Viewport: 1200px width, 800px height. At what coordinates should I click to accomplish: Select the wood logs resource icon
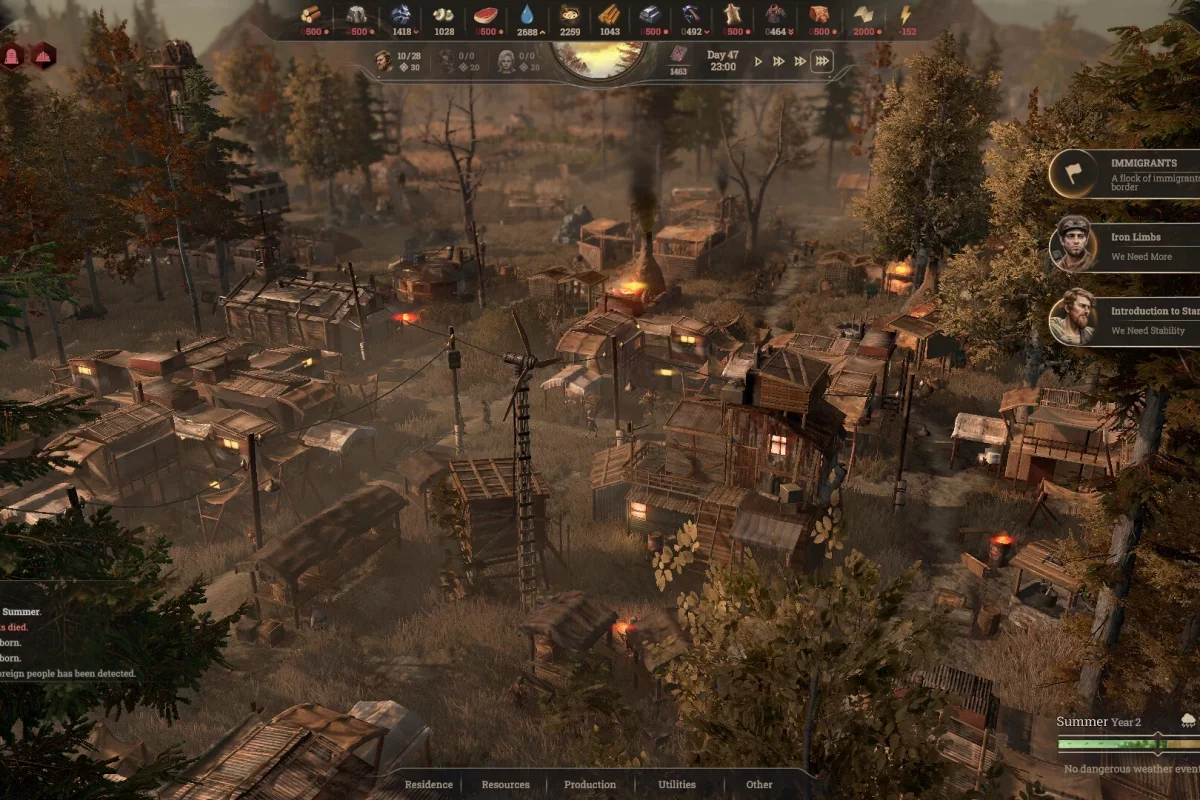pos(312,14)
